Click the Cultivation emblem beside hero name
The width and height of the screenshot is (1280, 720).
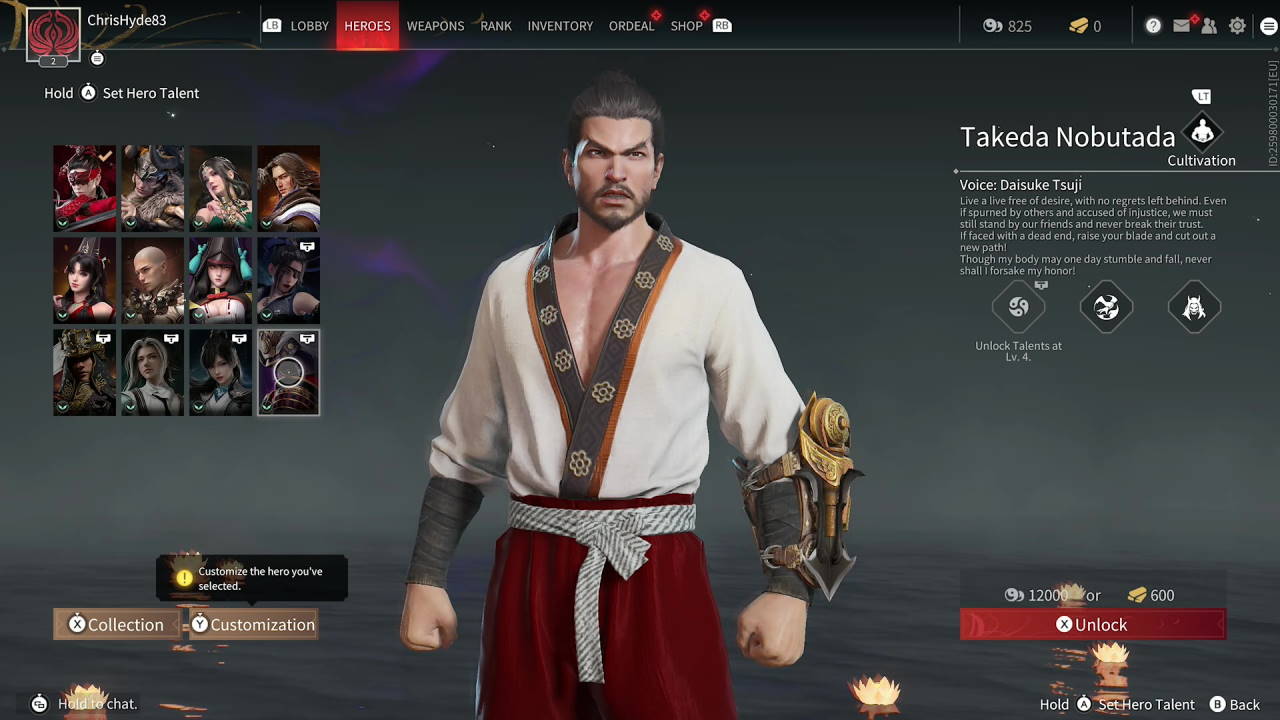(x=1200, y=133)
